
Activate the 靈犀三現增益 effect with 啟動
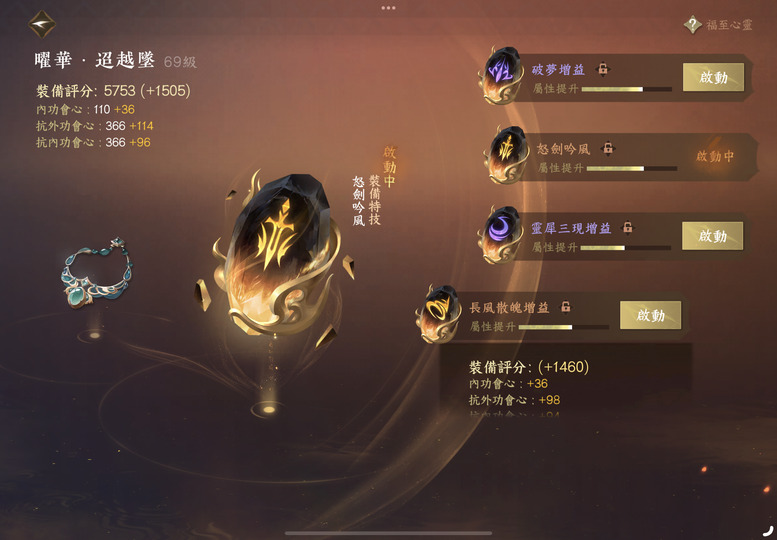(712, 236)
